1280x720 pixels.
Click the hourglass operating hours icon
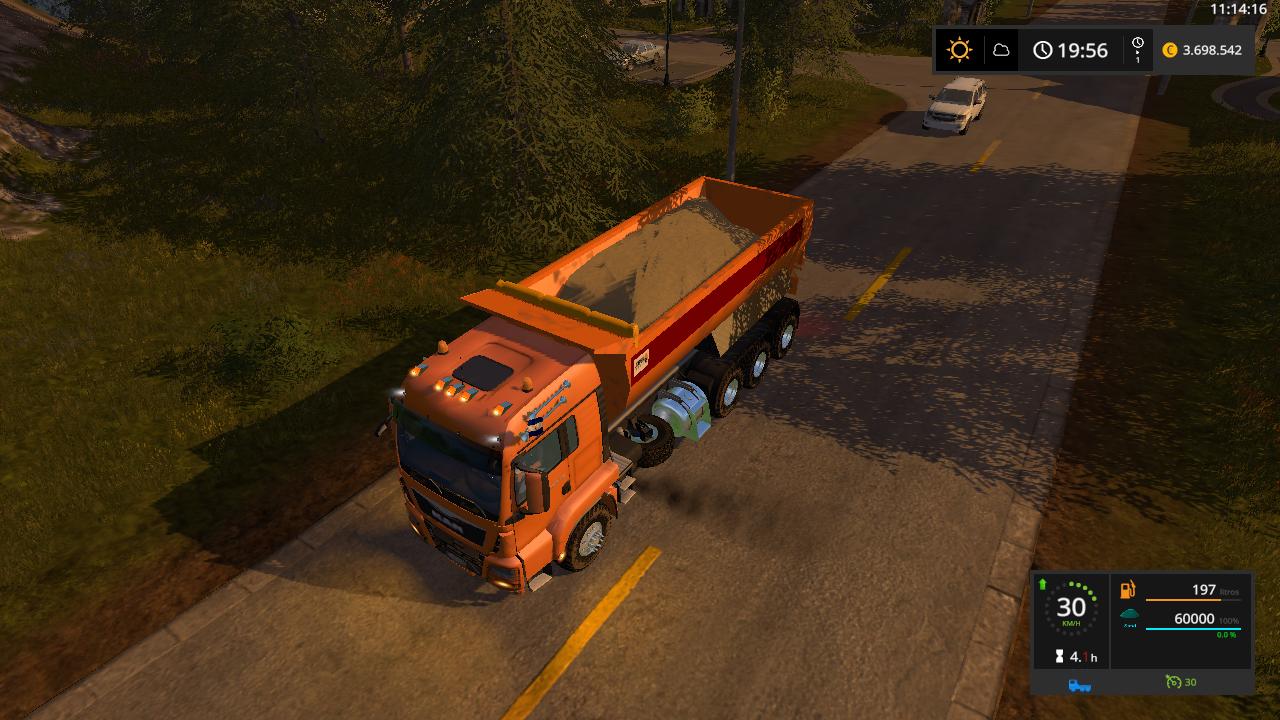(1059, 657)
